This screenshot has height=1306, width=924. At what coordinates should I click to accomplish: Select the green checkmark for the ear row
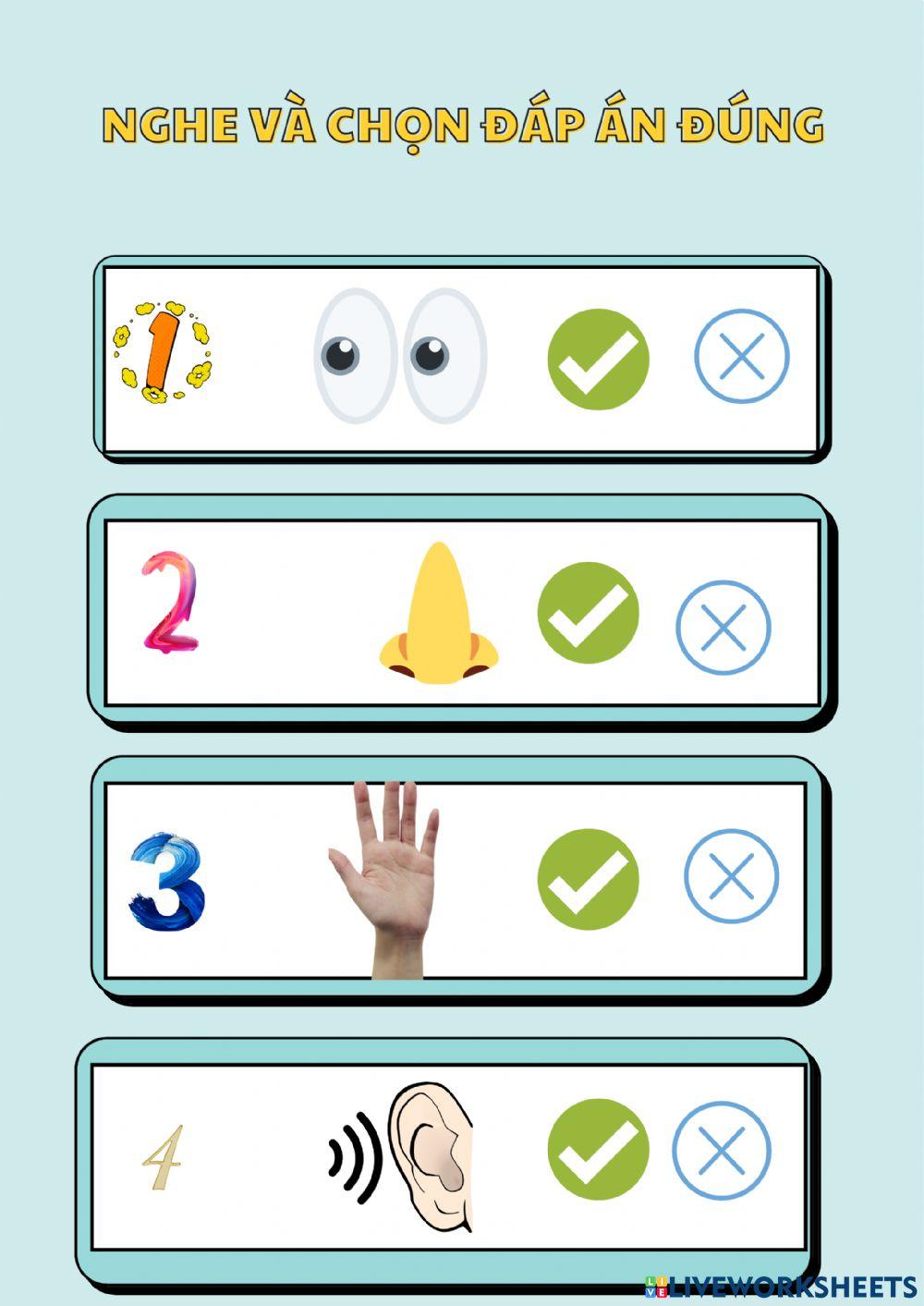[598, 1150]
